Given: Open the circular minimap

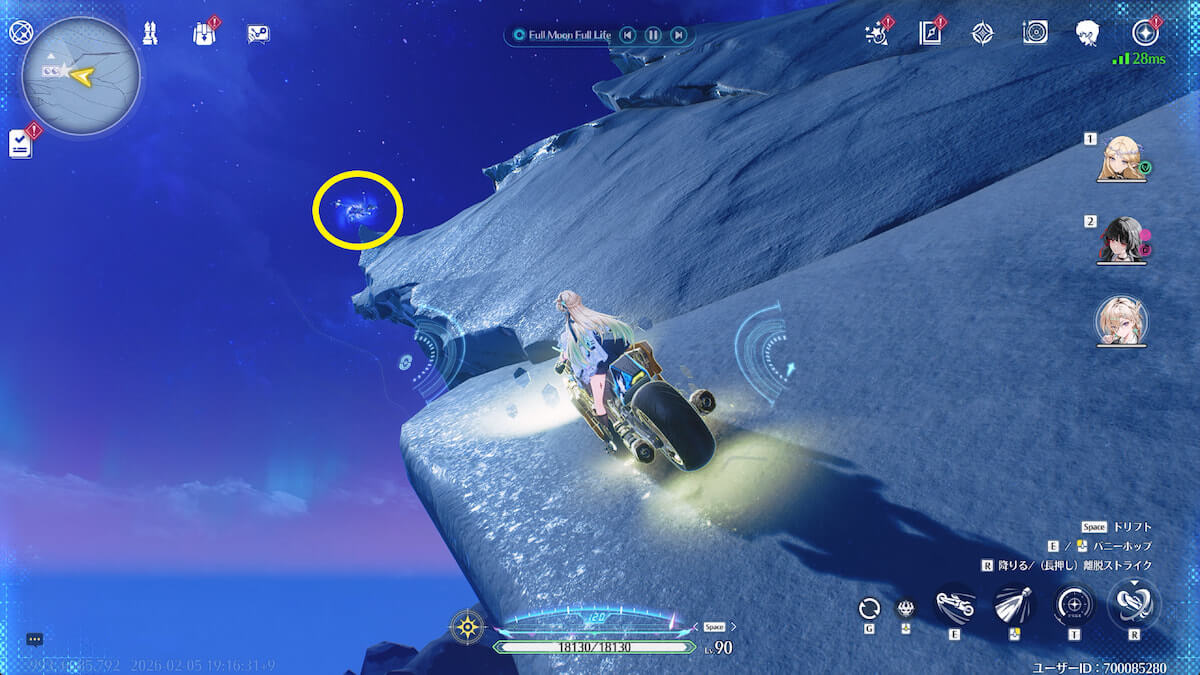Looking at the screenshot, I should (x=80, y=76).
